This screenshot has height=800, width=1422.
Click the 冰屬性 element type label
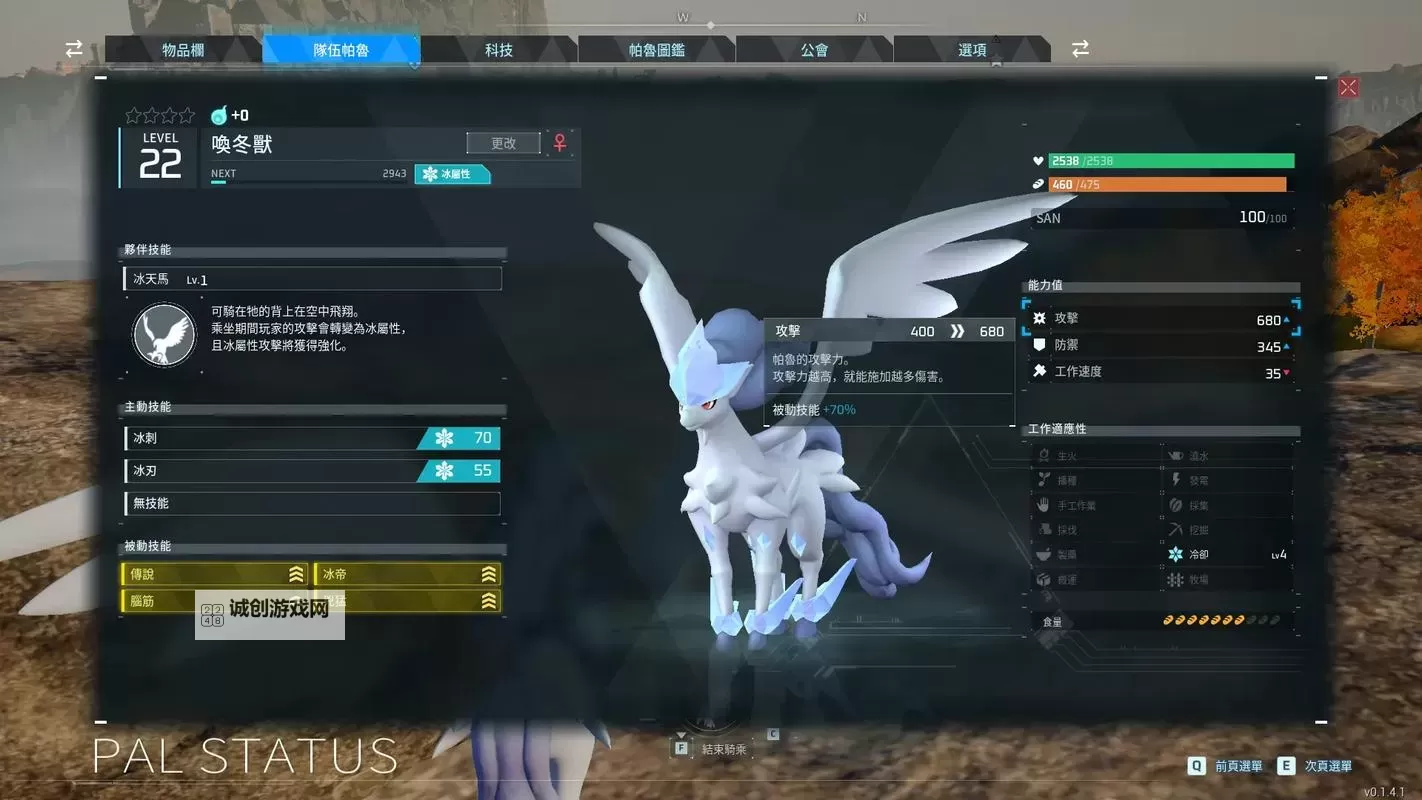click(452, 173)
